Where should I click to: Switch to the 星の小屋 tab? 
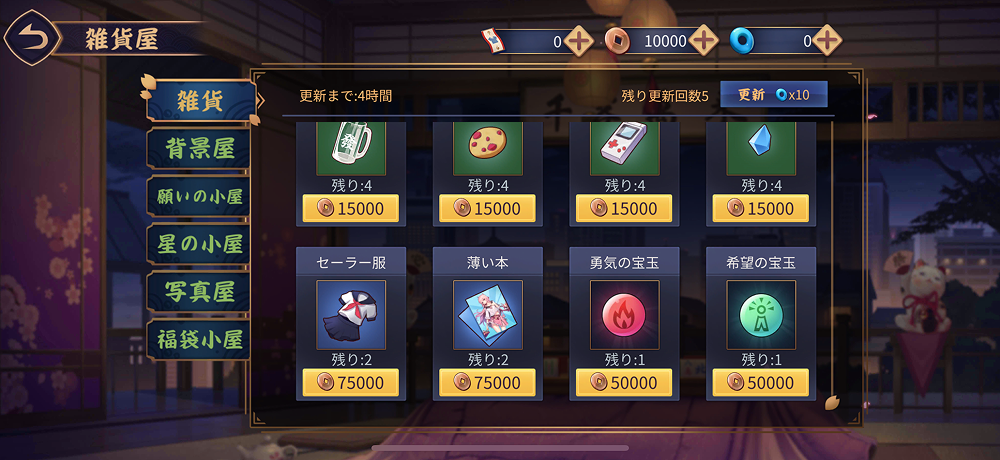[196, 243]
